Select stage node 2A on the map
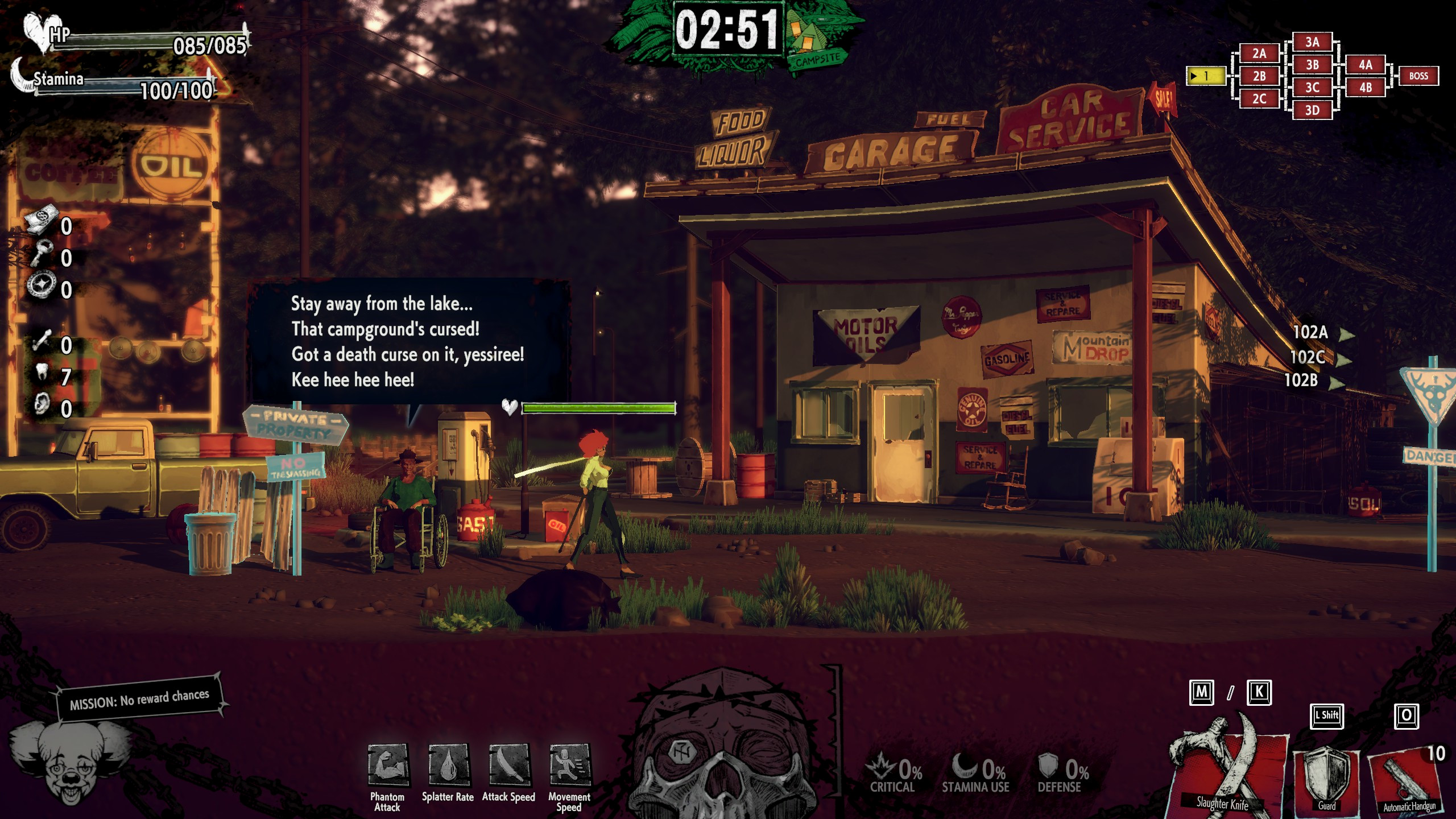Viewport: 1456px width, 819px height. pos(1259,53)
